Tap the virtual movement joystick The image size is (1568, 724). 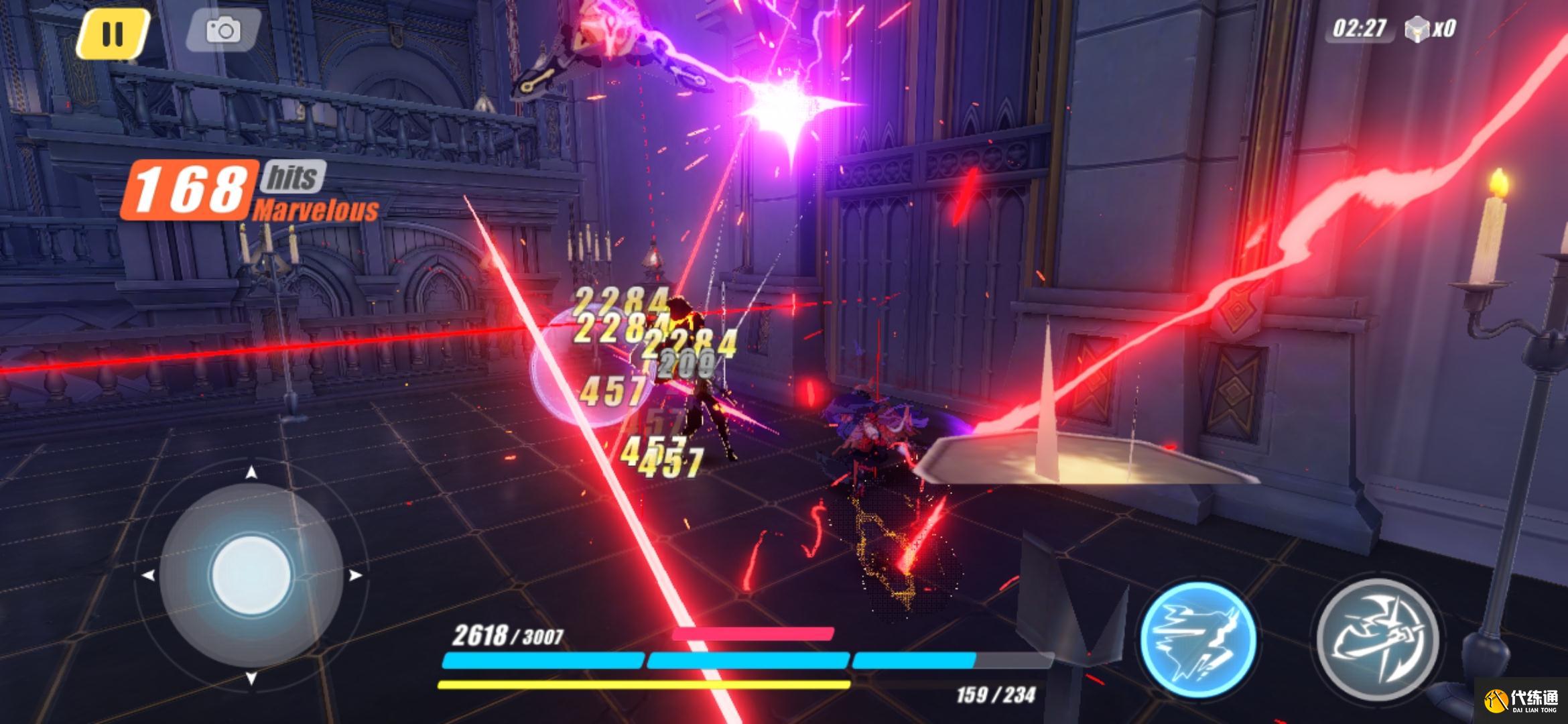pyautogui.click(x=251, y=575)
